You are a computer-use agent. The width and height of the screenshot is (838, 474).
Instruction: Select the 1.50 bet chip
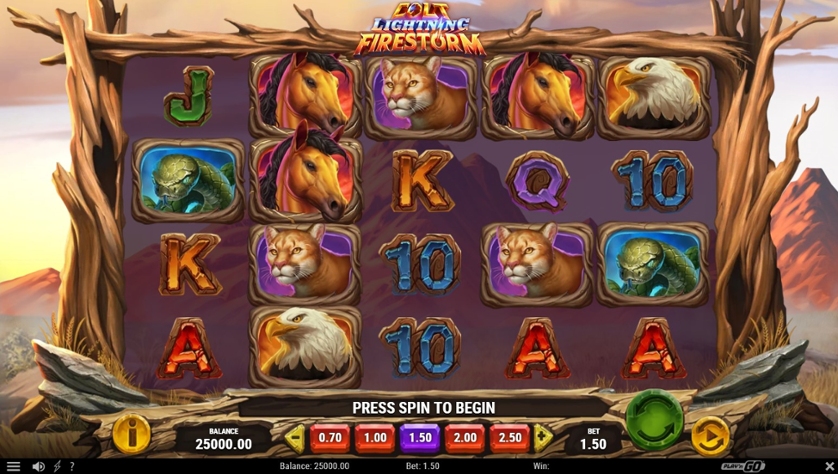(419, 437)
